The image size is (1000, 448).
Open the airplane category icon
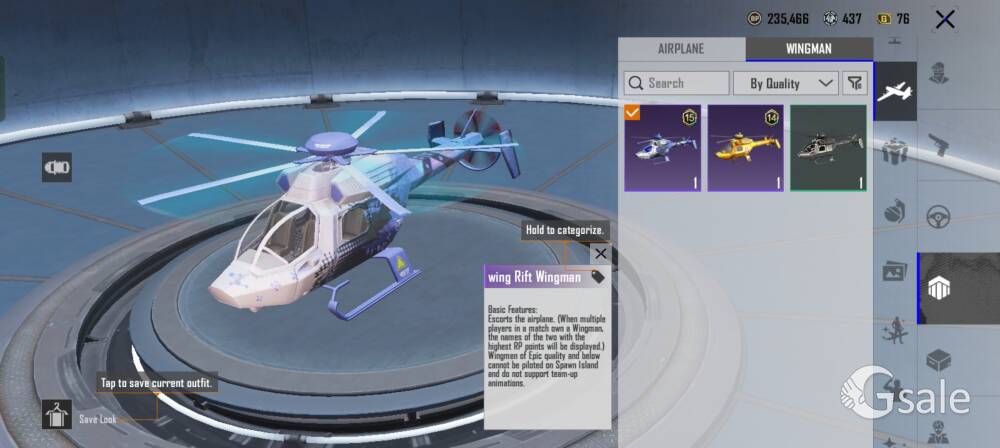895,92
